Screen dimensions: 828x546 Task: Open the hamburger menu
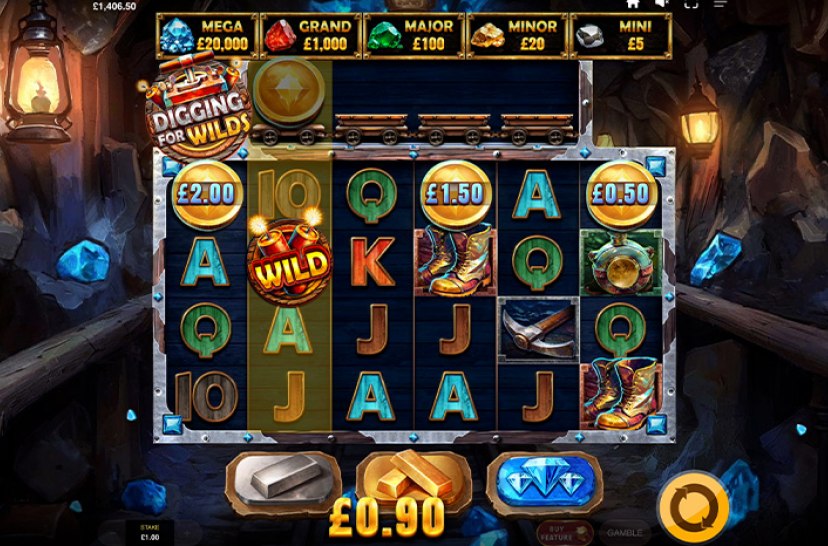coord(720,4)
